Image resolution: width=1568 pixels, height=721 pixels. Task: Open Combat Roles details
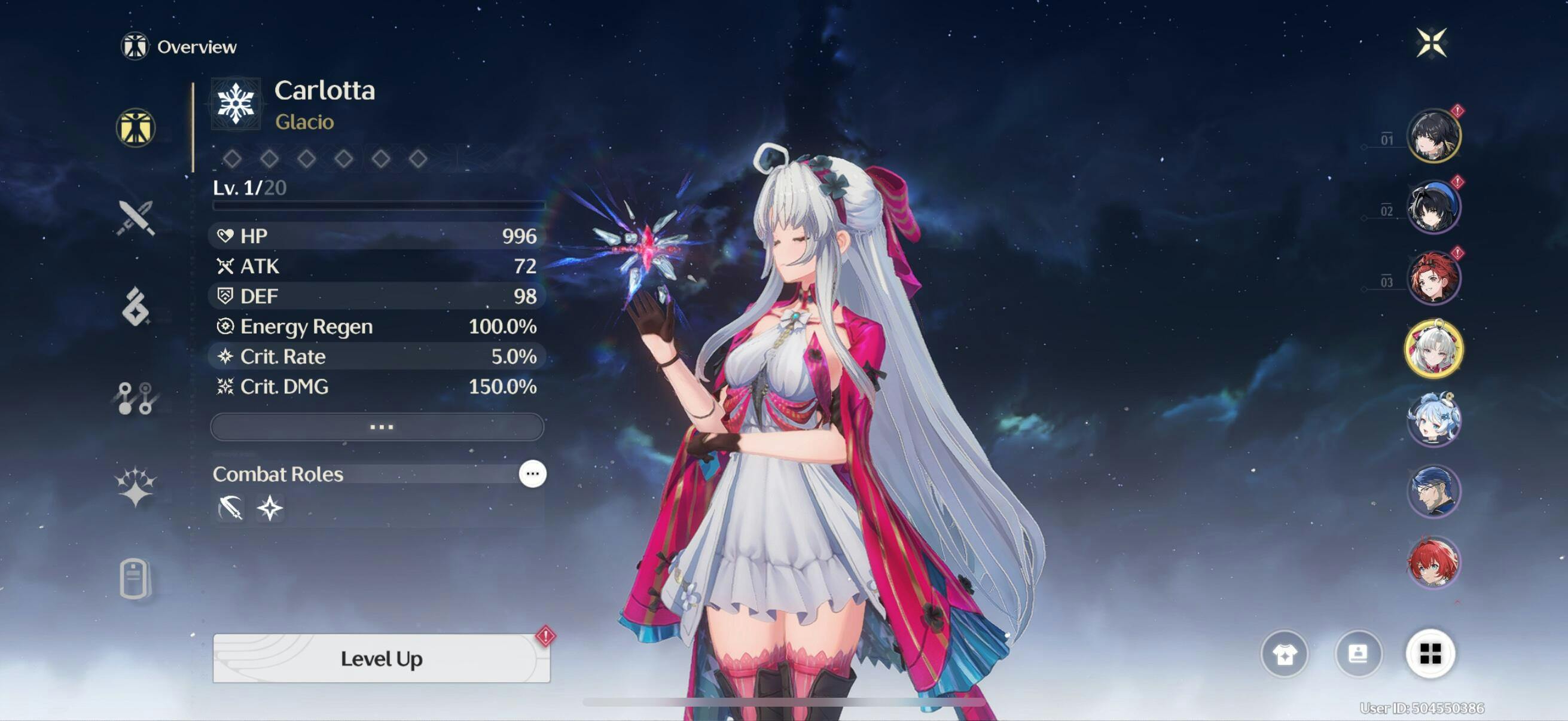click(x=532, y=473)
